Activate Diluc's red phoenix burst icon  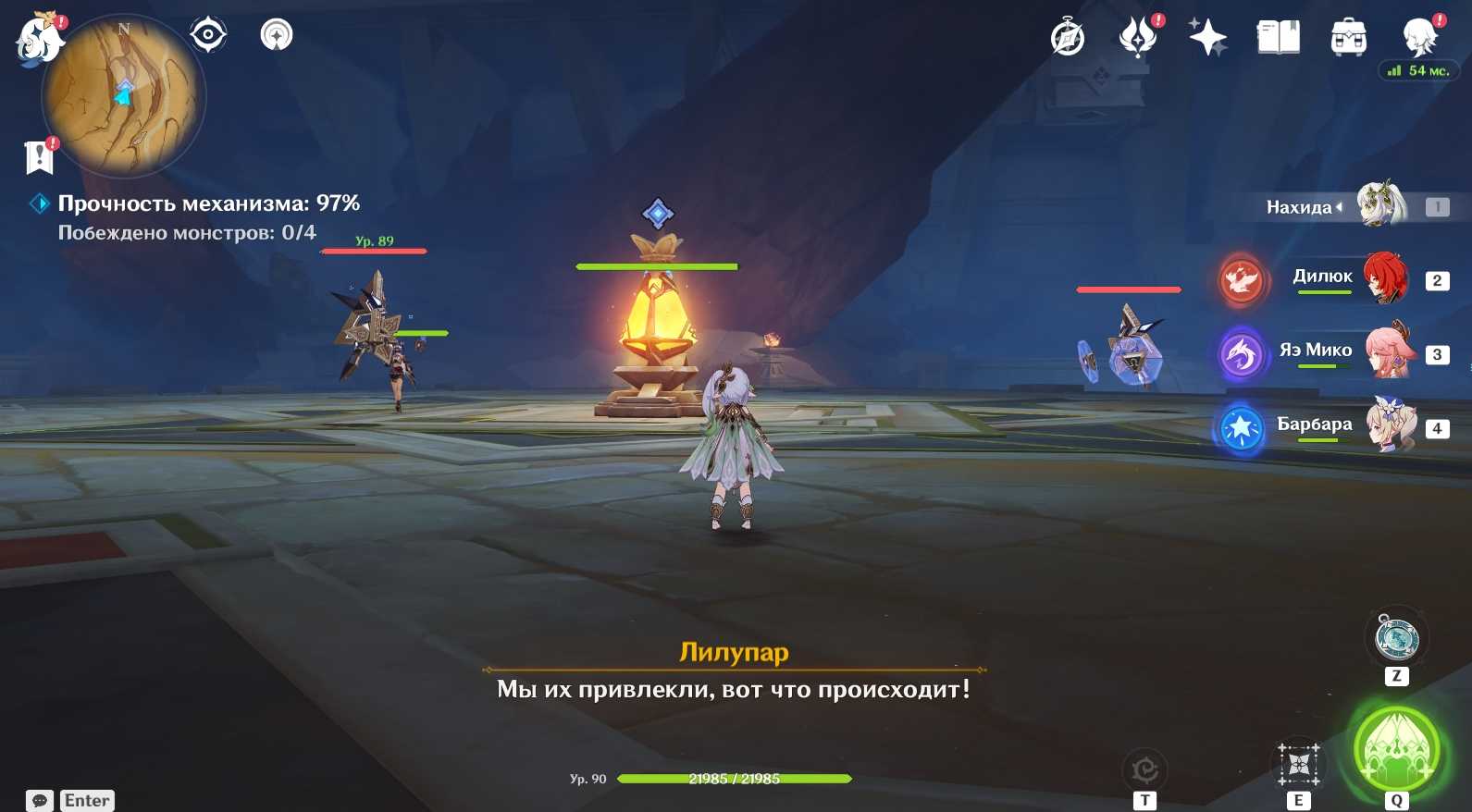click(x=1242, y=279)
